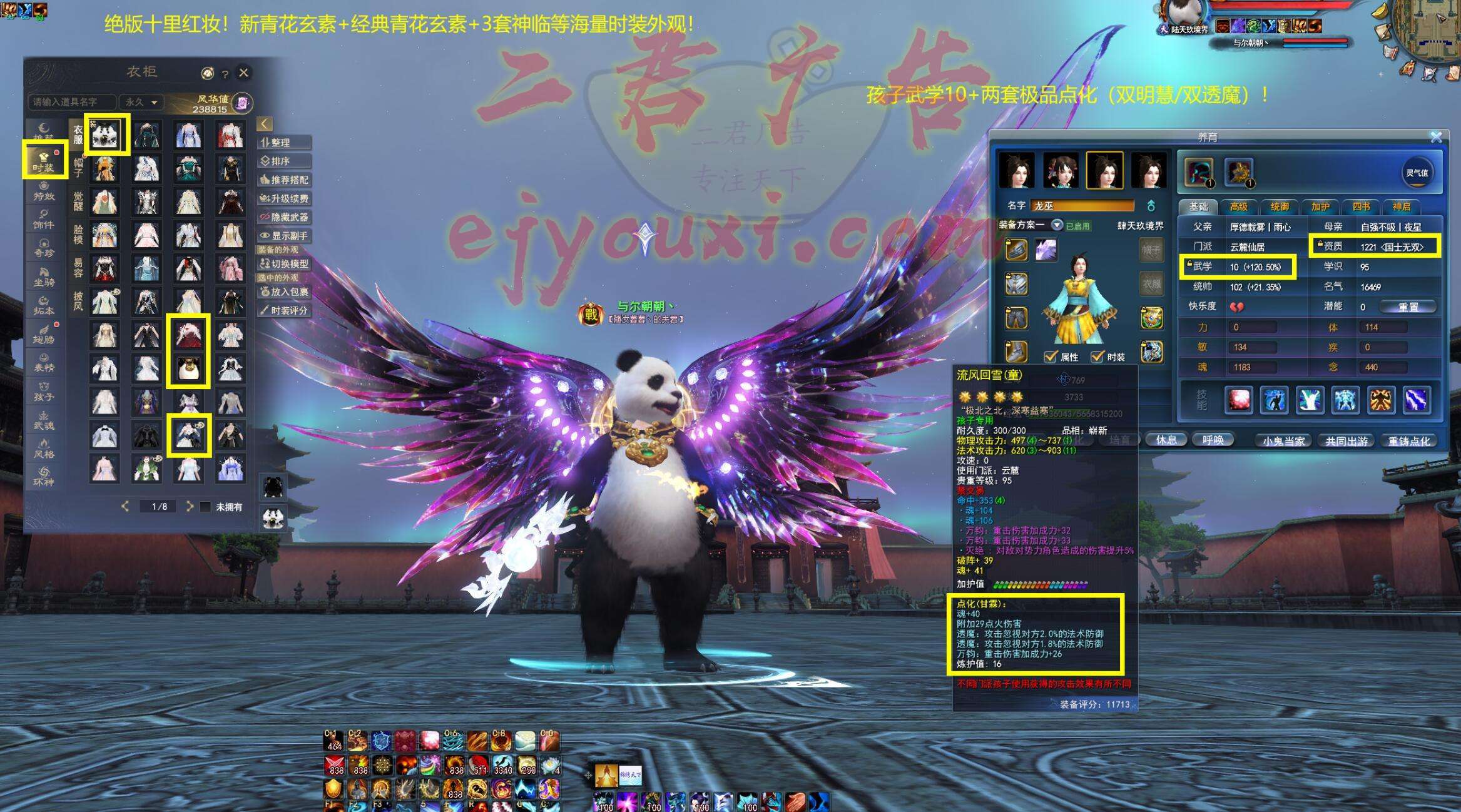Select the 帽子 hat sub-tab
1461x812 pixels.
78,167
